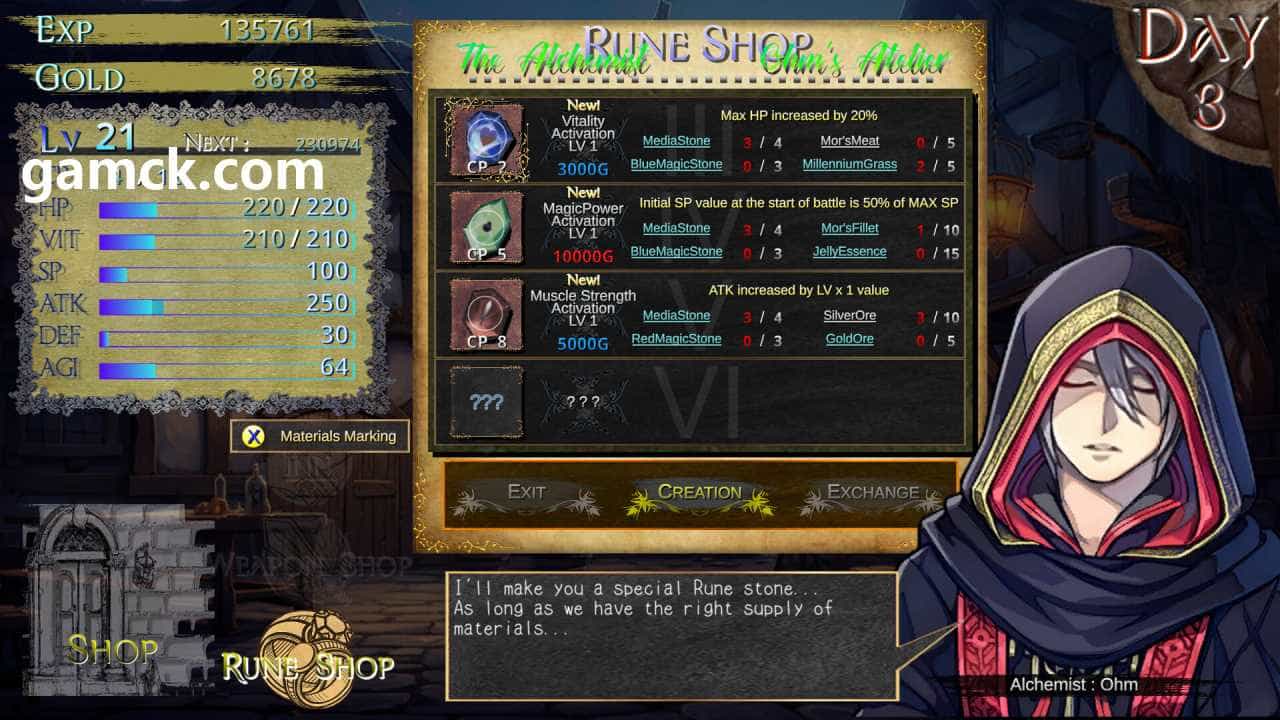Select the Muscle Strength Activation rune

(x=486, y=314)
